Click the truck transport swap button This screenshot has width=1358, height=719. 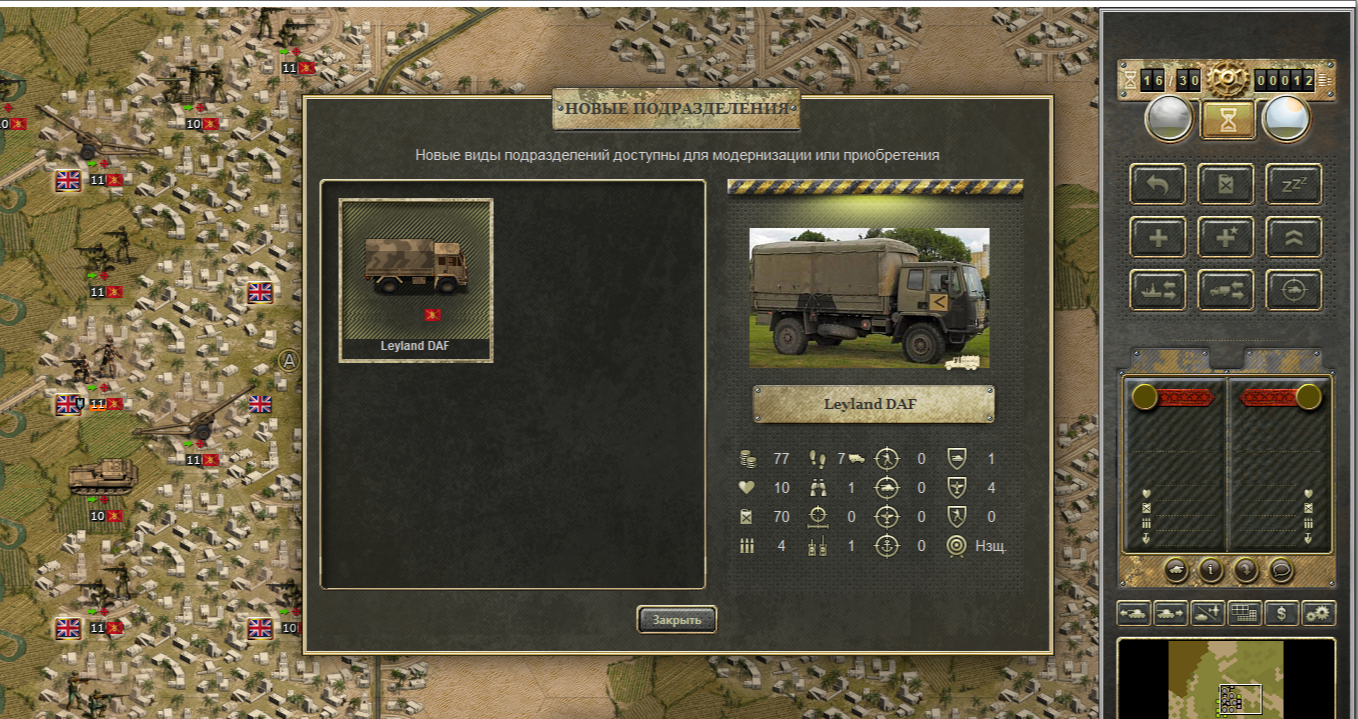coord(1226,290)
